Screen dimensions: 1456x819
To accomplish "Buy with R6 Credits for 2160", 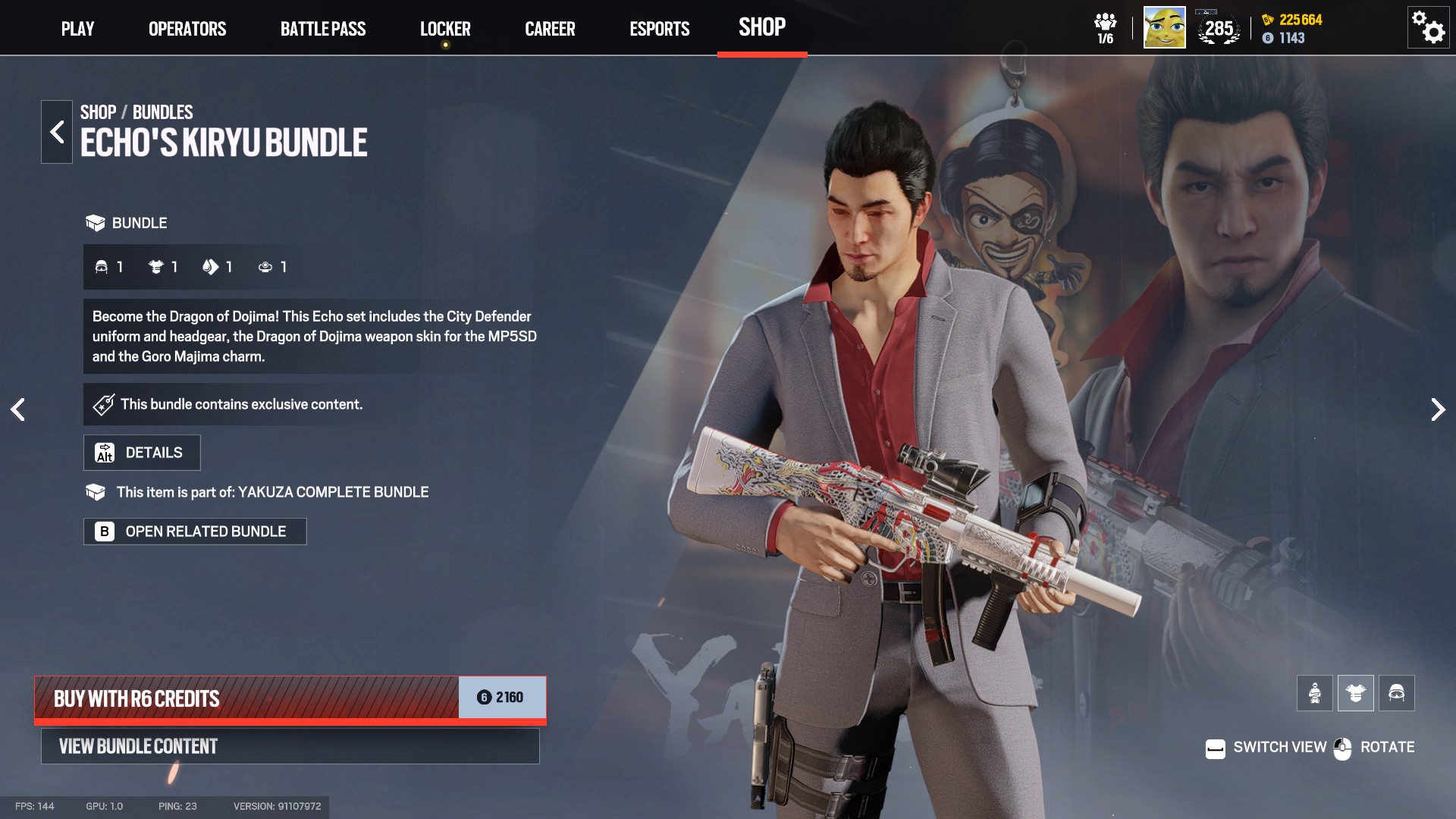I will [x=290, y=698].
